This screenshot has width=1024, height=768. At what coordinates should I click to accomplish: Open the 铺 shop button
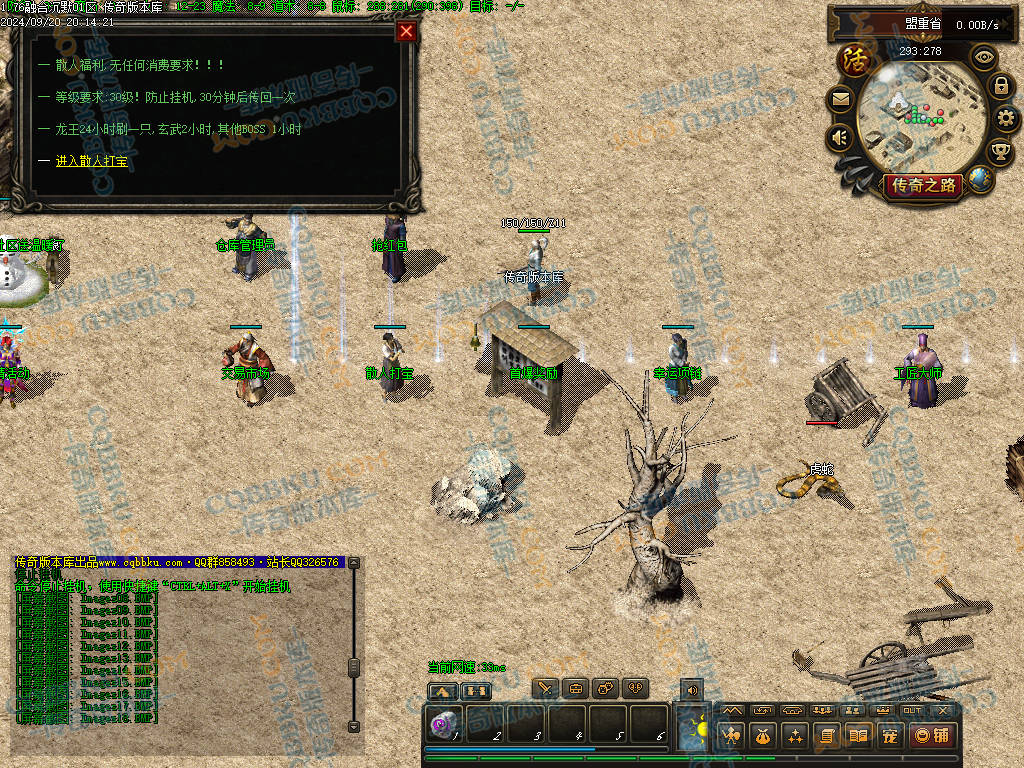pos(934,736)
